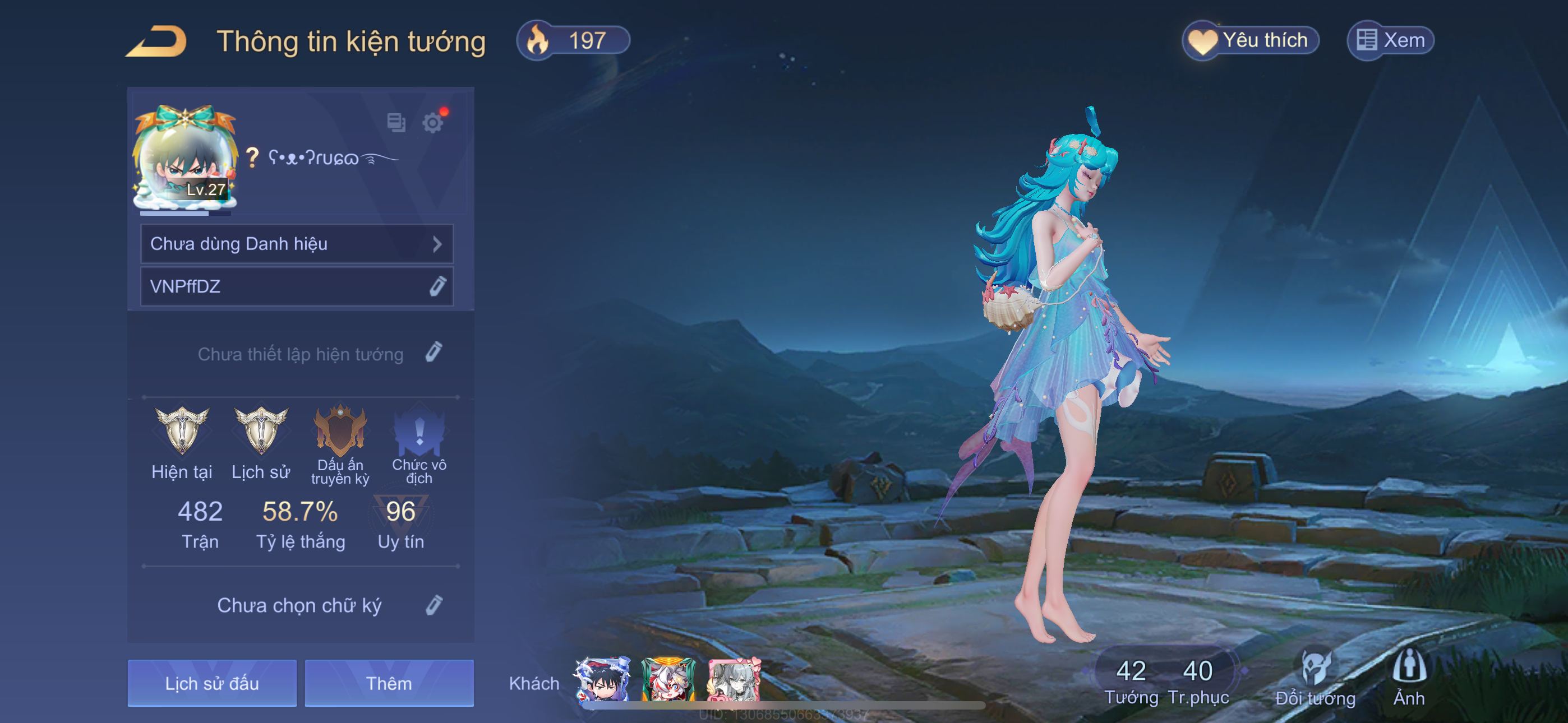
Task: Choose Đổi tướng to change hero
Action: click(x=1315, y=679)
